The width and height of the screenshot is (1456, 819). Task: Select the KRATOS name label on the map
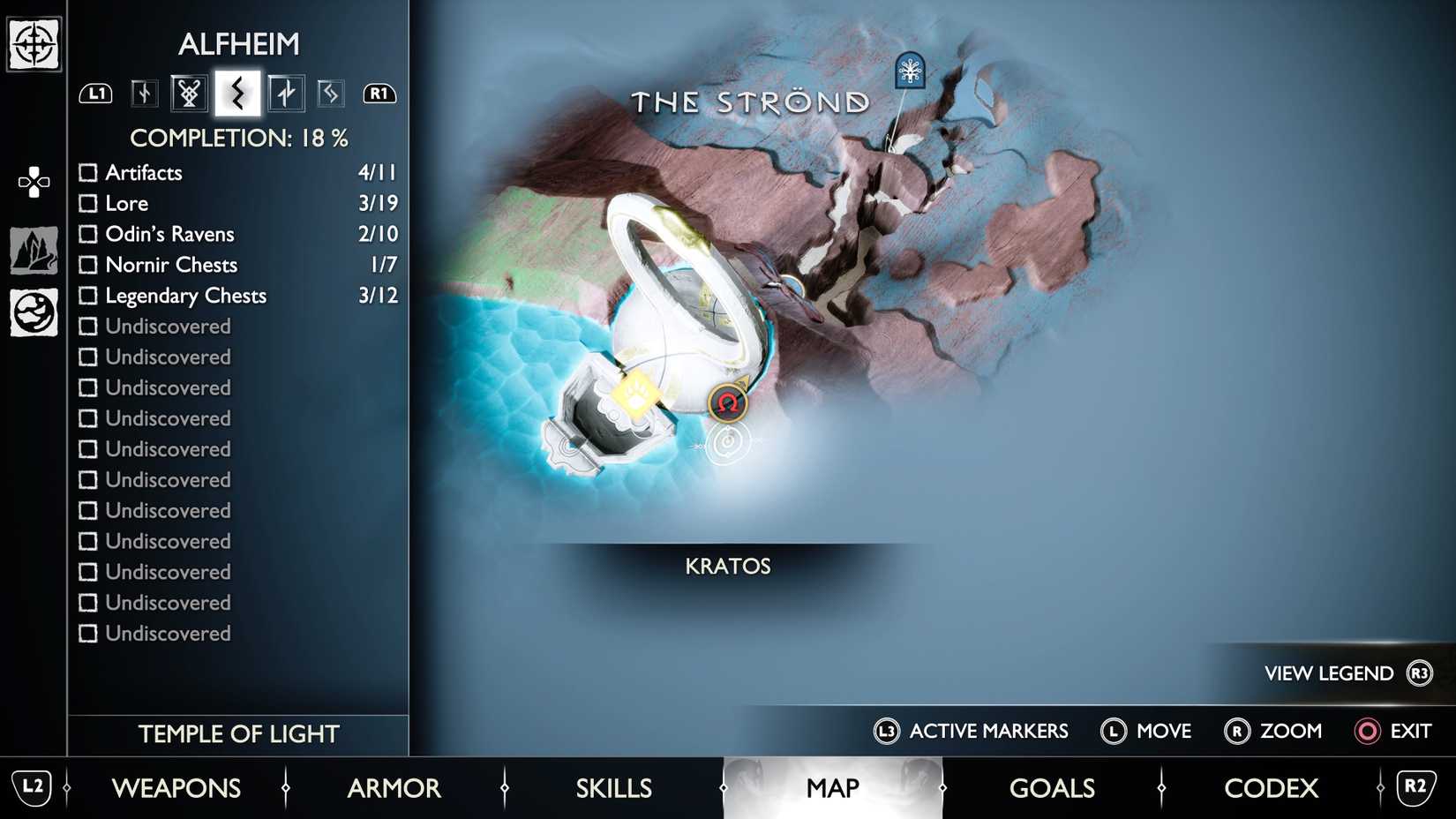728,566
